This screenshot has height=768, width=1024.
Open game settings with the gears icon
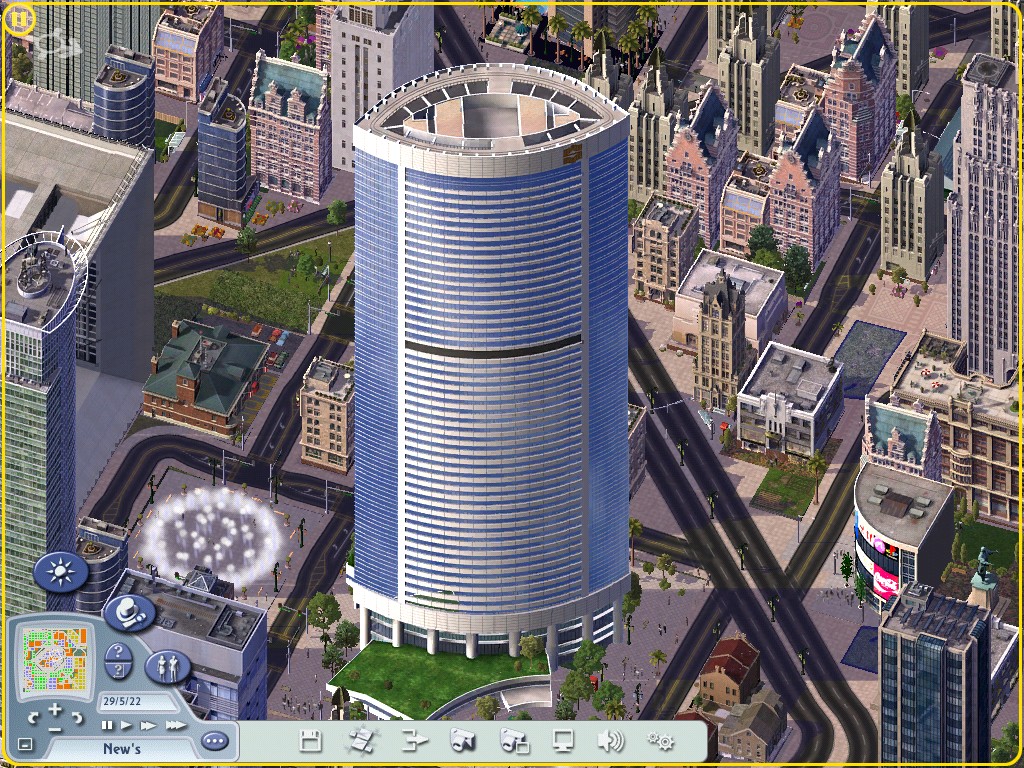(x=660, y=741)
